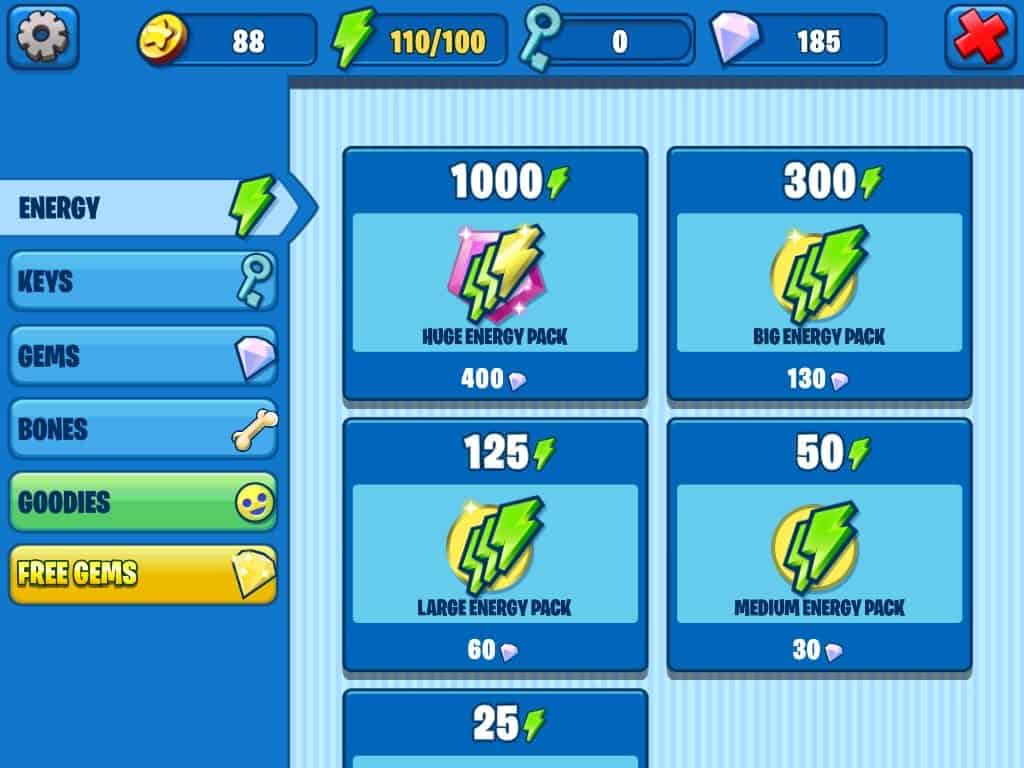Select the Large Energy Pack offer
The width and height of the screenshot is (1024, 768).
tap(495, 545)
